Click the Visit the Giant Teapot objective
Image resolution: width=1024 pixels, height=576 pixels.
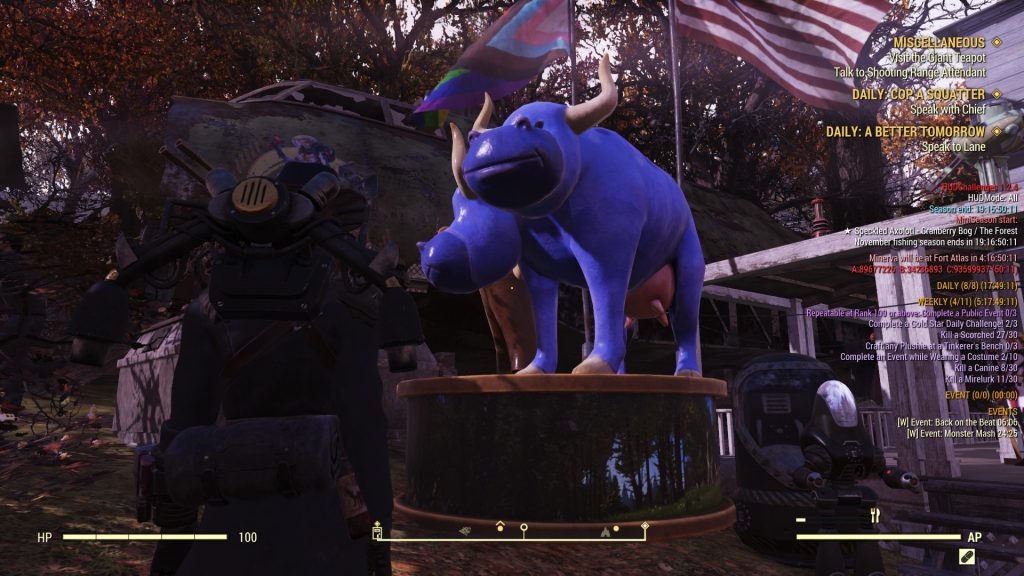(926, 57)
